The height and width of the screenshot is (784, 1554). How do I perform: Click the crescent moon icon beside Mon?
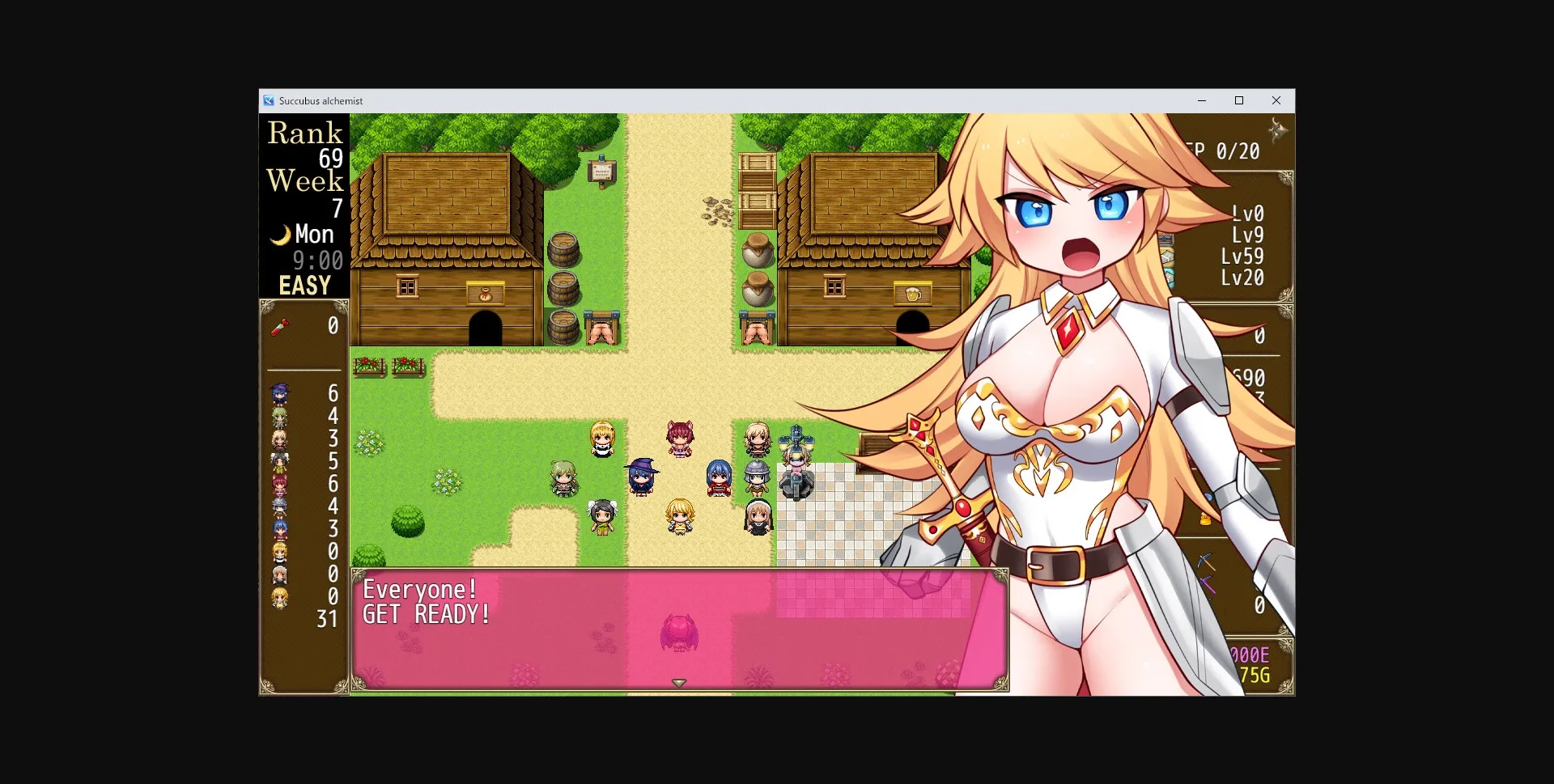[282, 234]
